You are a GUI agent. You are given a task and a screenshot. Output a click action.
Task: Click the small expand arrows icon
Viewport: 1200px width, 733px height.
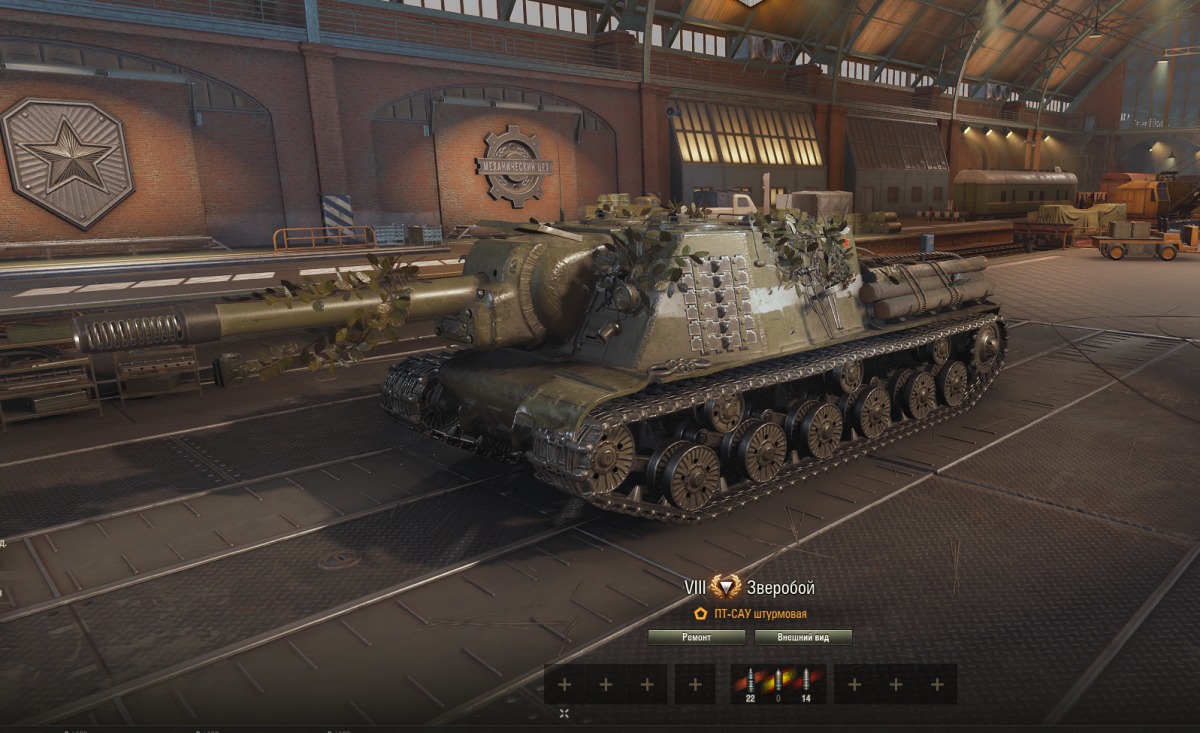point(564,713)
